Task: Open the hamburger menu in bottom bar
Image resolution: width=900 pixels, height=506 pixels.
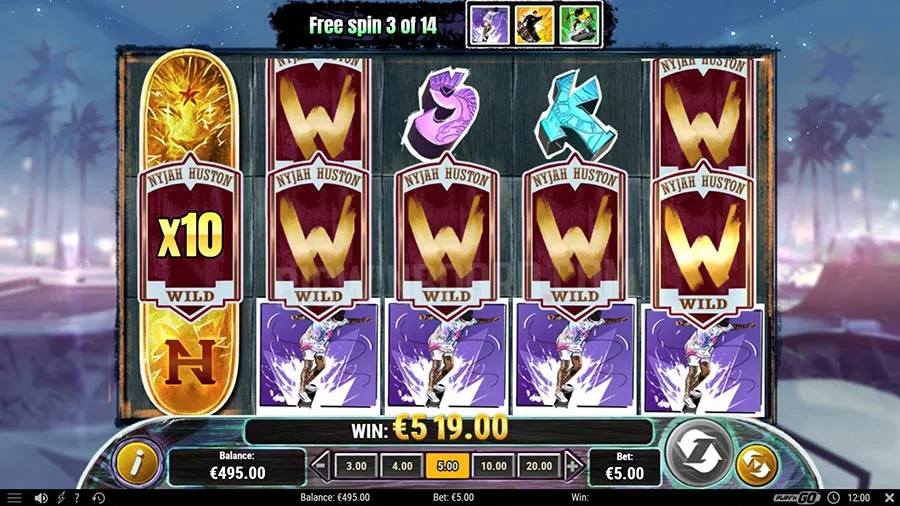Action: click(x=14, y=497)
